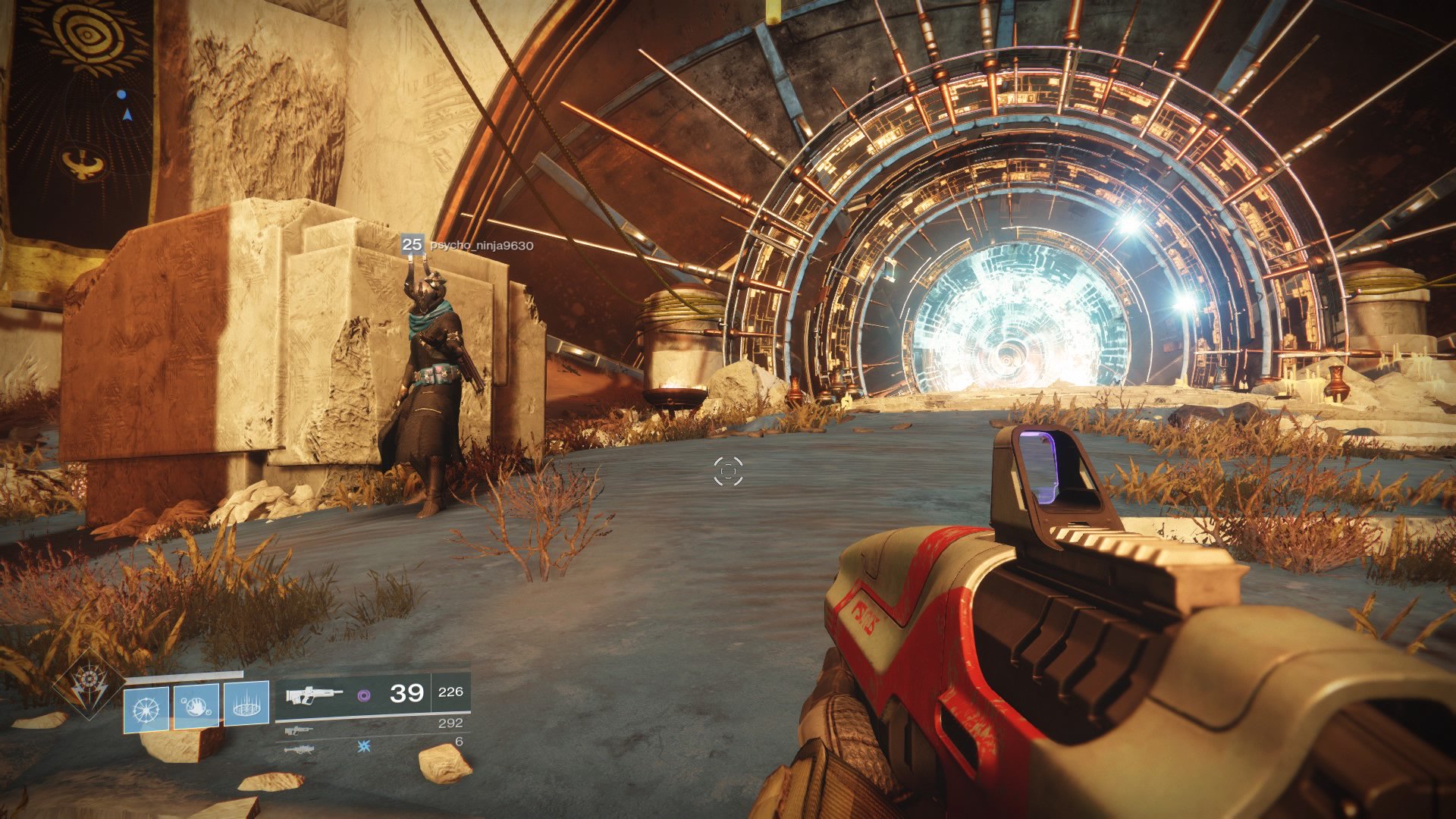
Task: Toggle the level 25 badge on nameplate
Action: pyautogui.click(x=413, y=244)
